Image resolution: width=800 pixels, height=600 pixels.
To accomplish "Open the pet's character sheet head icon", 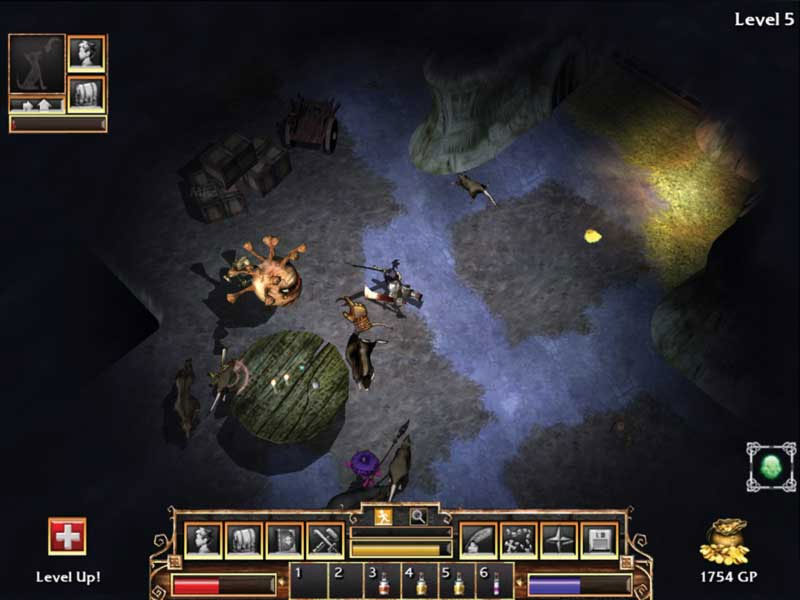I will (x=86, y=53).
